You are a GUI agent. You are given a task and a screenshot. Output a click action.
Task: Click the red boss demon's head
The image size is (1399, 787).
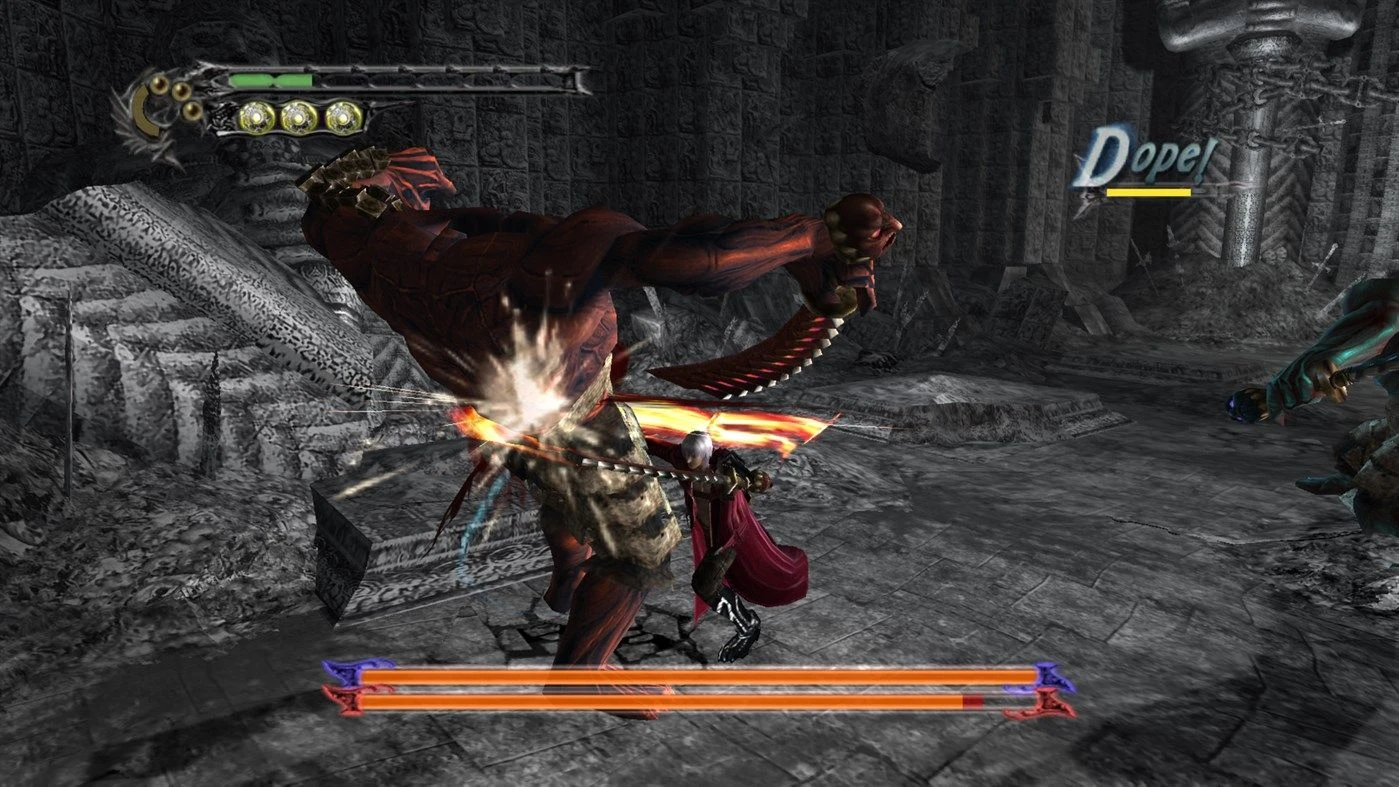(862, 225)
